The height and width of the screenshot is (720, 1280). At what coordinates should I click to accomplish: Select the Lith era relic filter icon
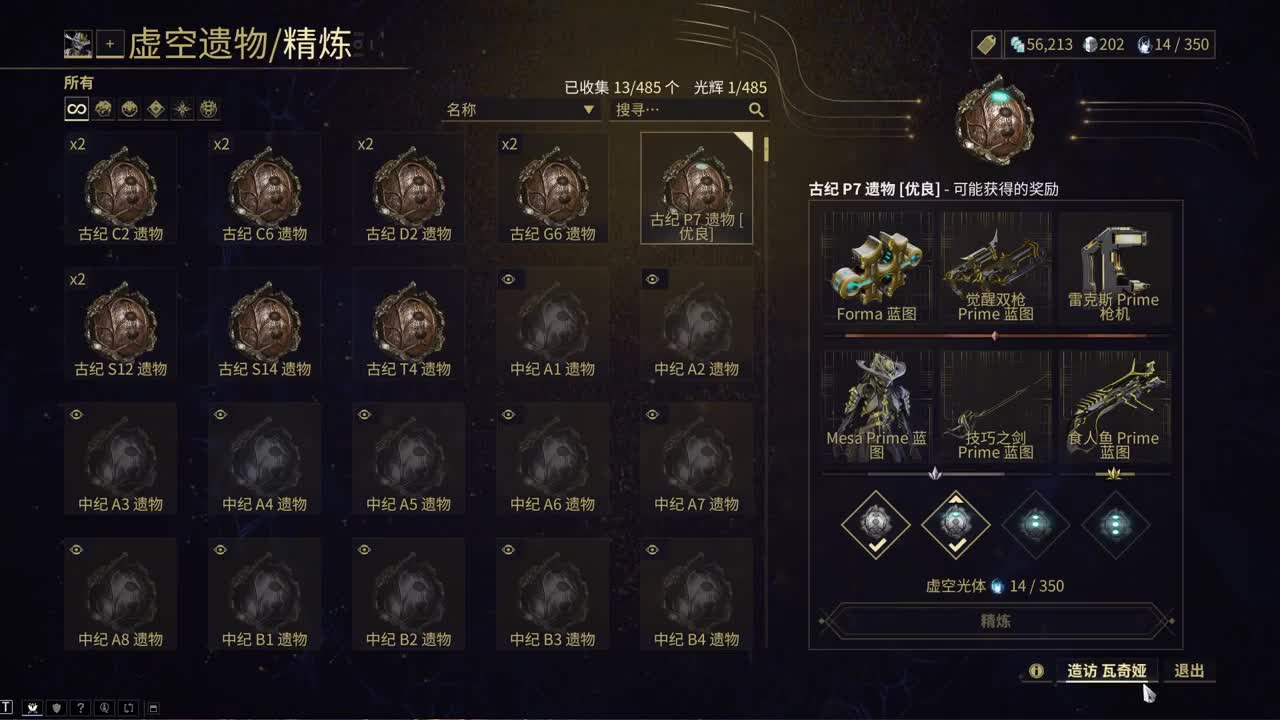[x=102, y=109]
